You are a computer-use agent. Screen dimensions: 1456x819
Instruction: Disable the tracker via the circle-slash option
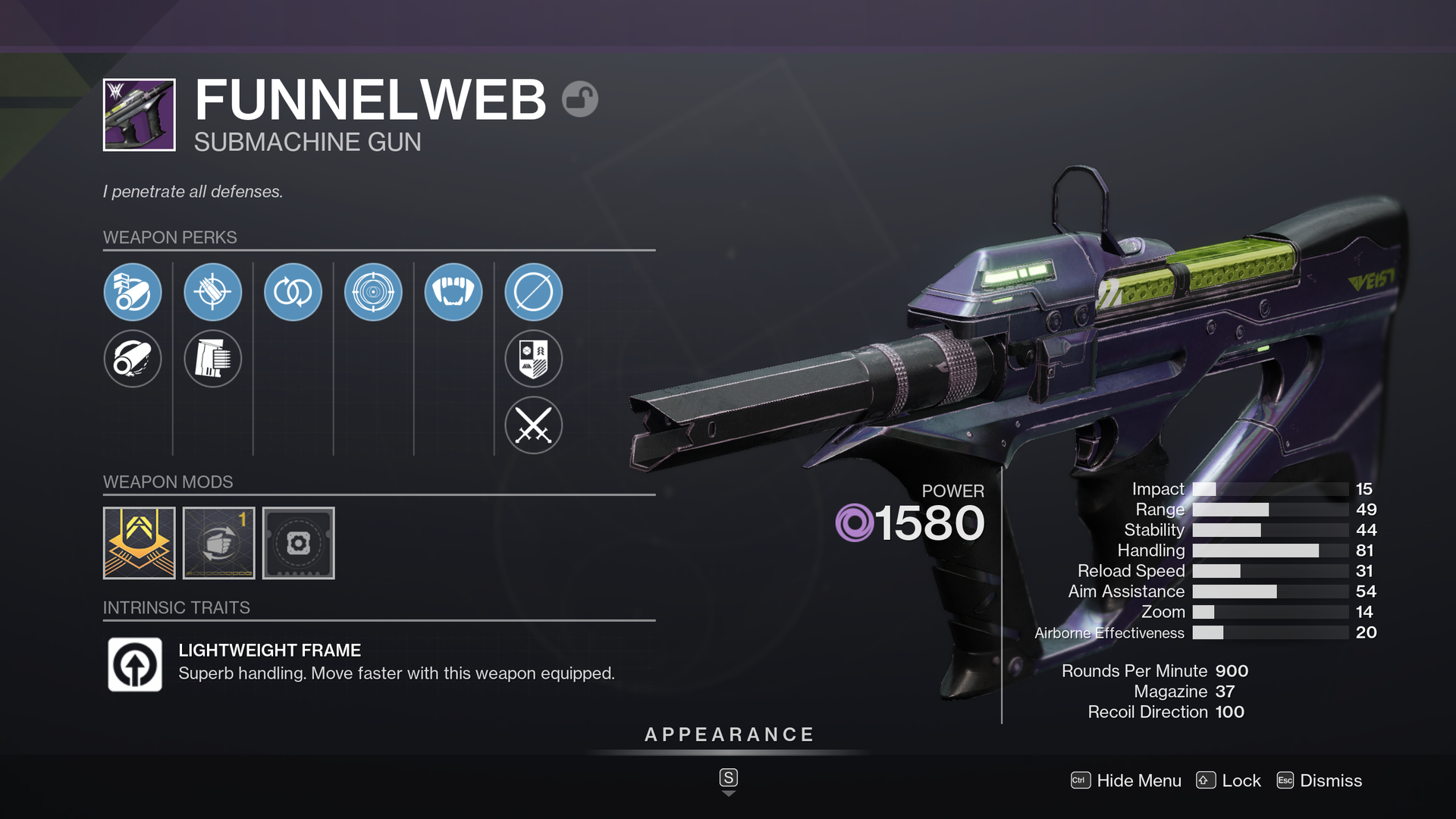tap(533, 291)
